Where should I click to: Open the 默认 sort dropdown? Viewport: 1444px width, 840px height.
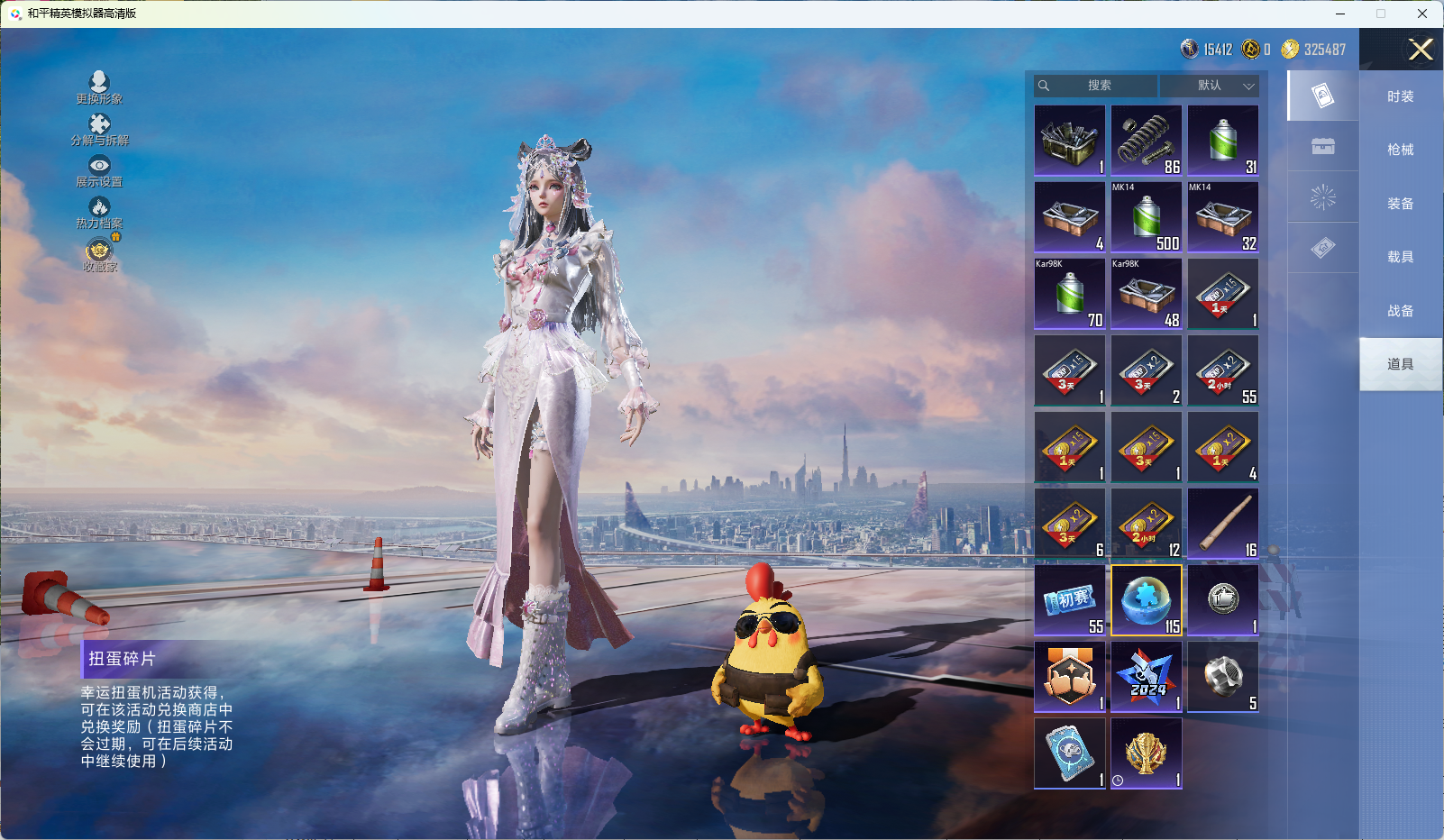[1210, 86]
